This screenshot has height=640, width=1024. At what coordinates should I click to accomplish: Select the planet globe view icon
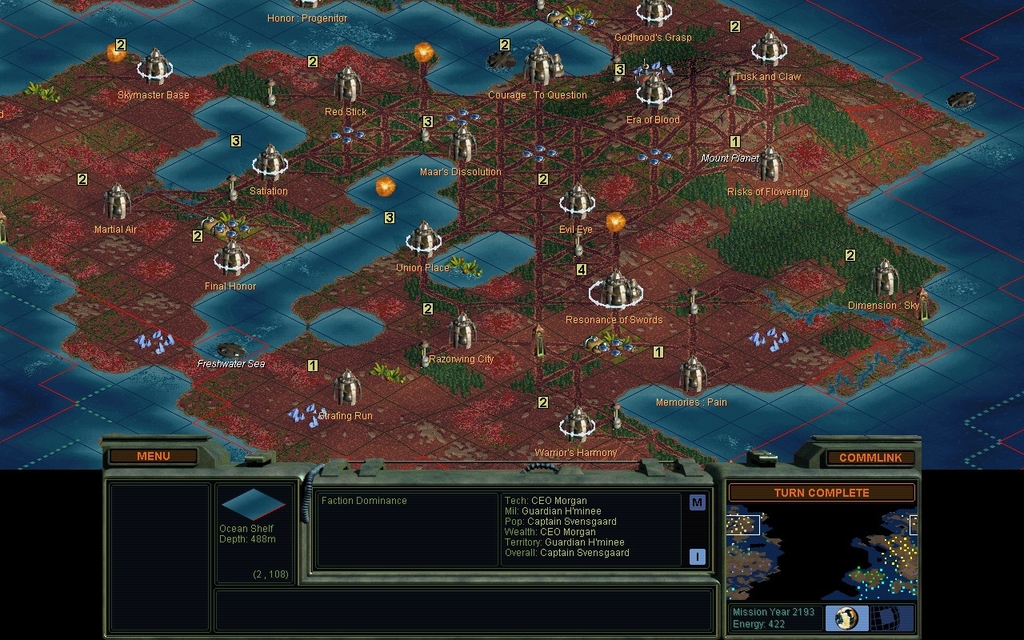pyautogui.click(x=846, y=617)
